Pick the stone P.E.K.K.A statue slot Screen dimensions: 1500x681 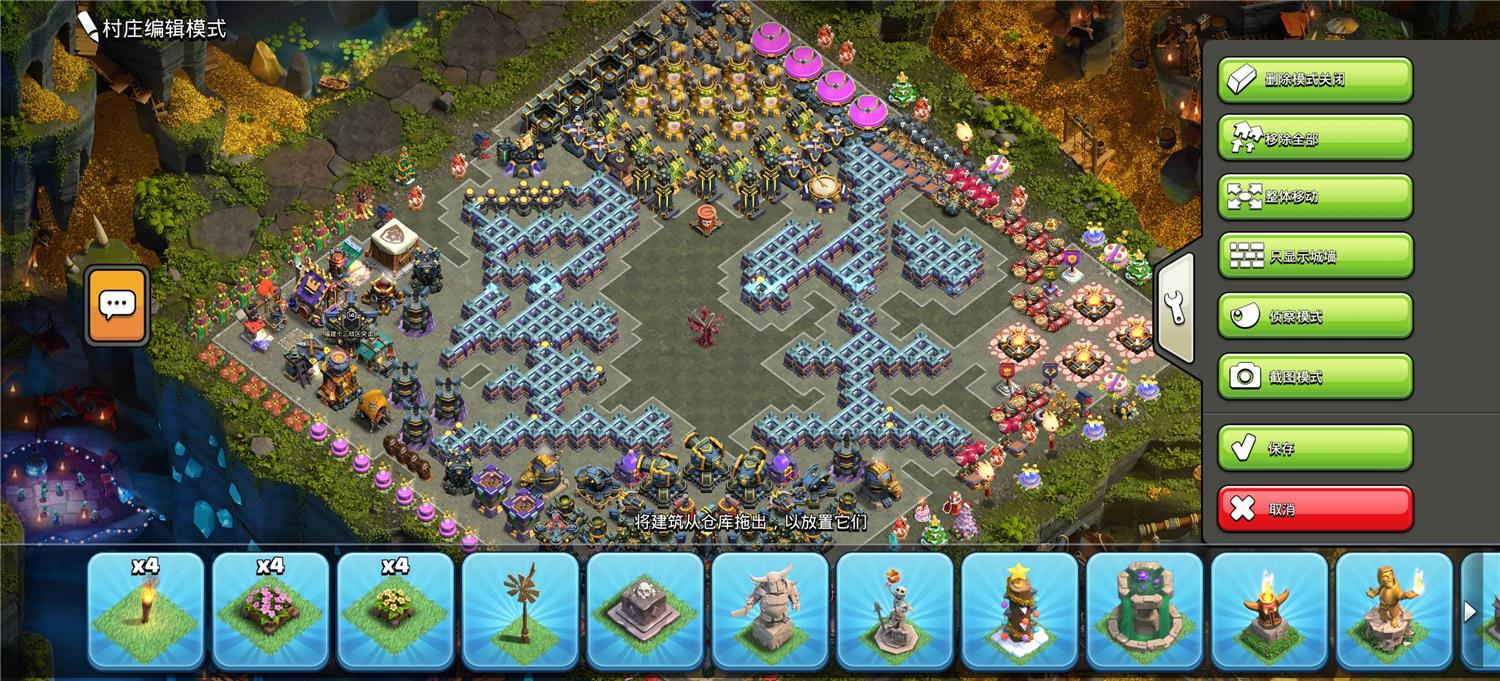[x=771, y=610]
